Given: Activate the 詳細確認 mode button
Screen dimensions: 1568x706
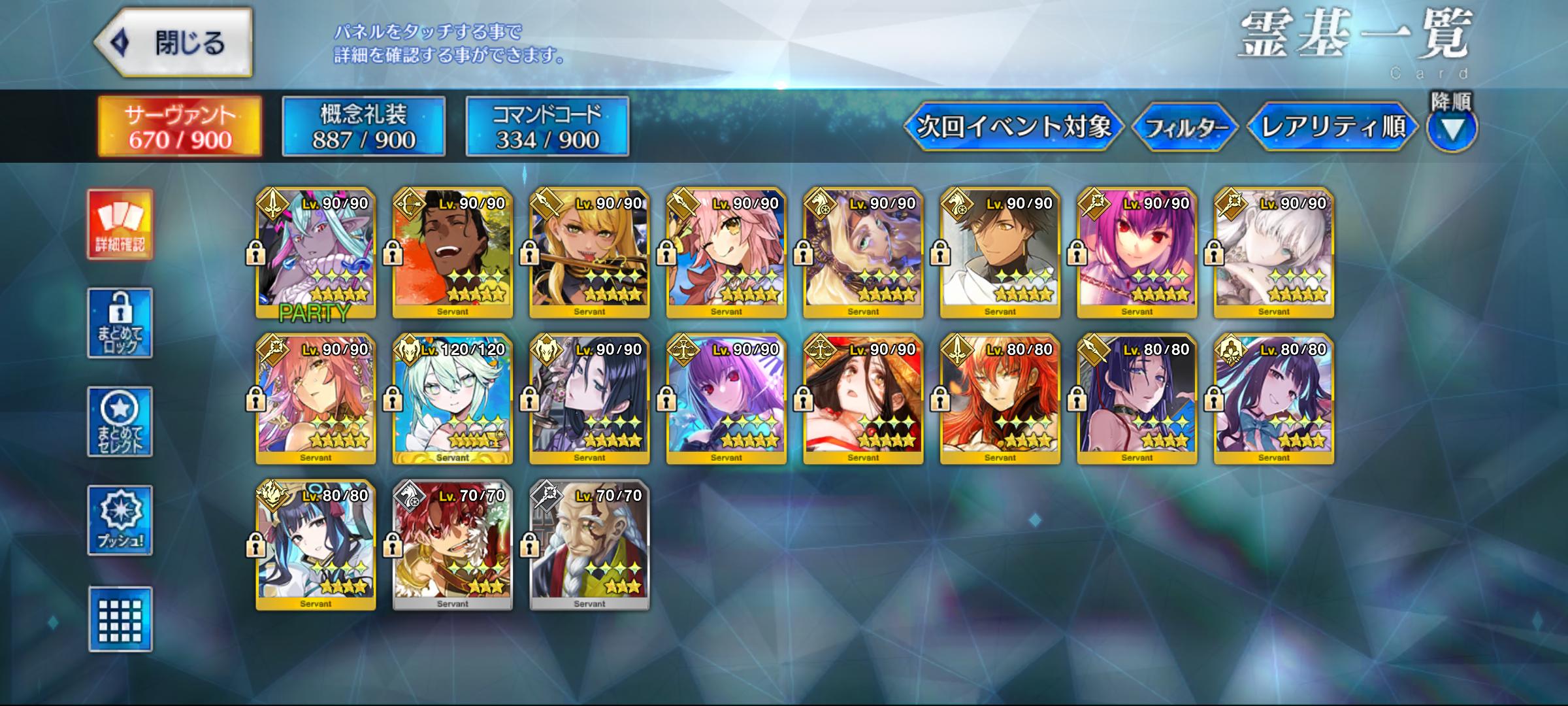Looking at the screenshot, I should coord(120,225).
